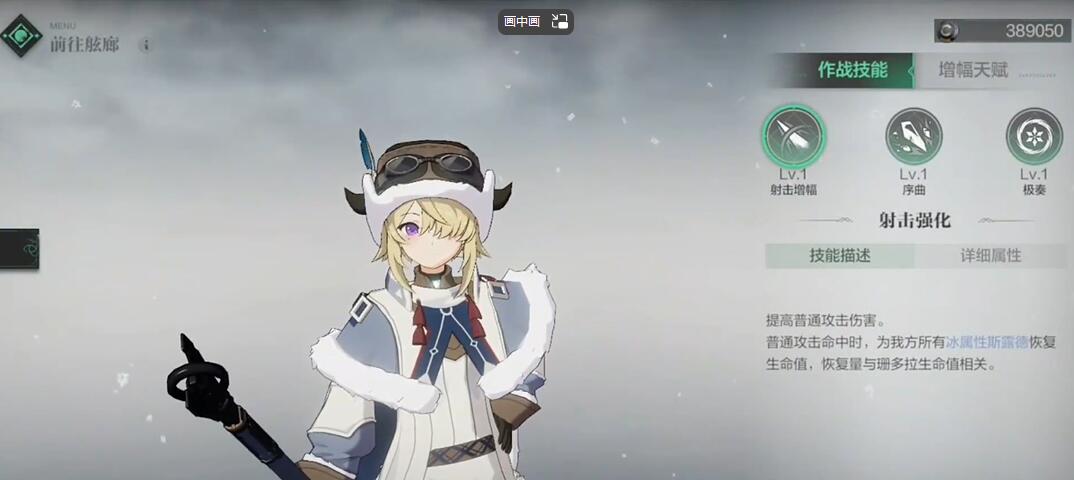Click the 画中画 picture-in-picture button
Image resolution: width=1074 pixels, height=480 pixels.
(522, 21)
